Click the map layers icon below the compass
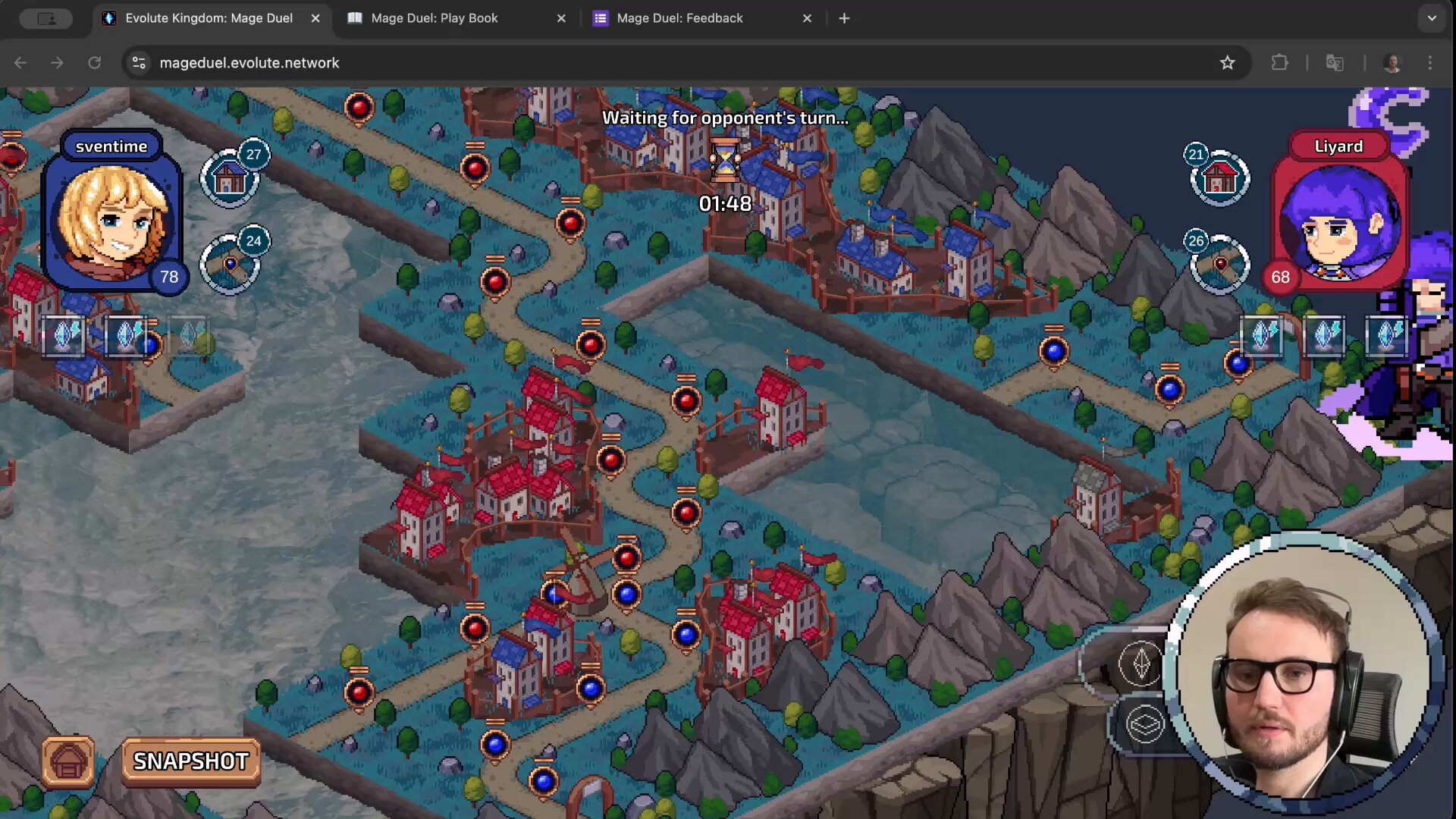Viewport: 1456px width, 819px height. point(1144,723)
